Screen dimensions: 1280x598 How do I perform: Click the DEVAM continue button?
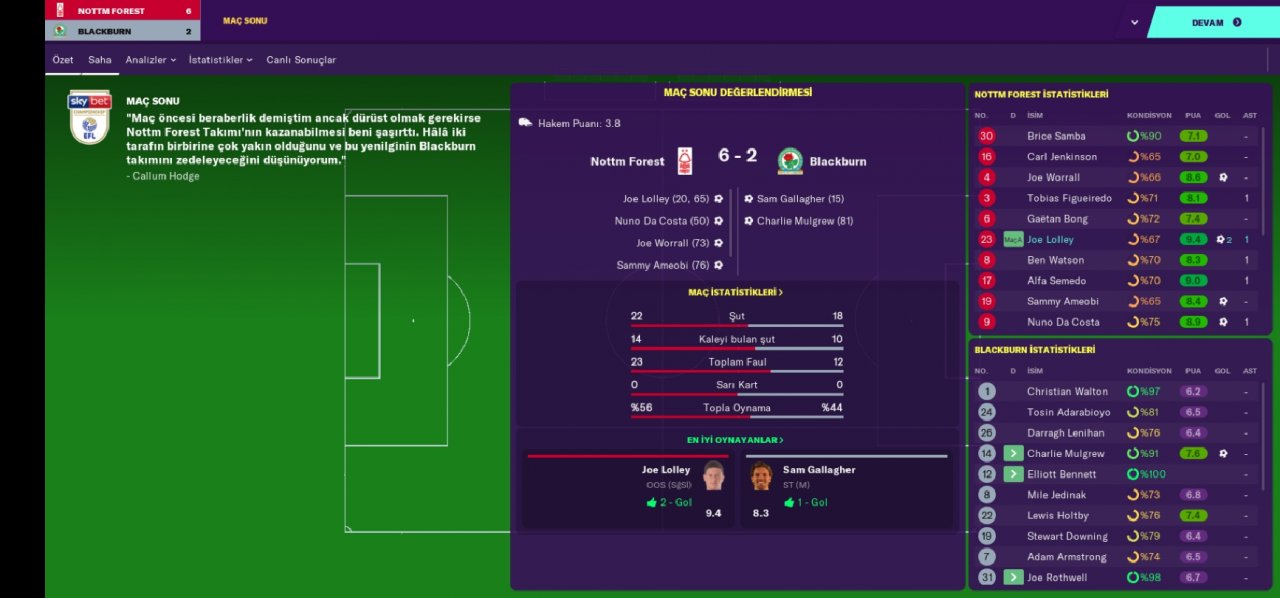coord(1215,22)
